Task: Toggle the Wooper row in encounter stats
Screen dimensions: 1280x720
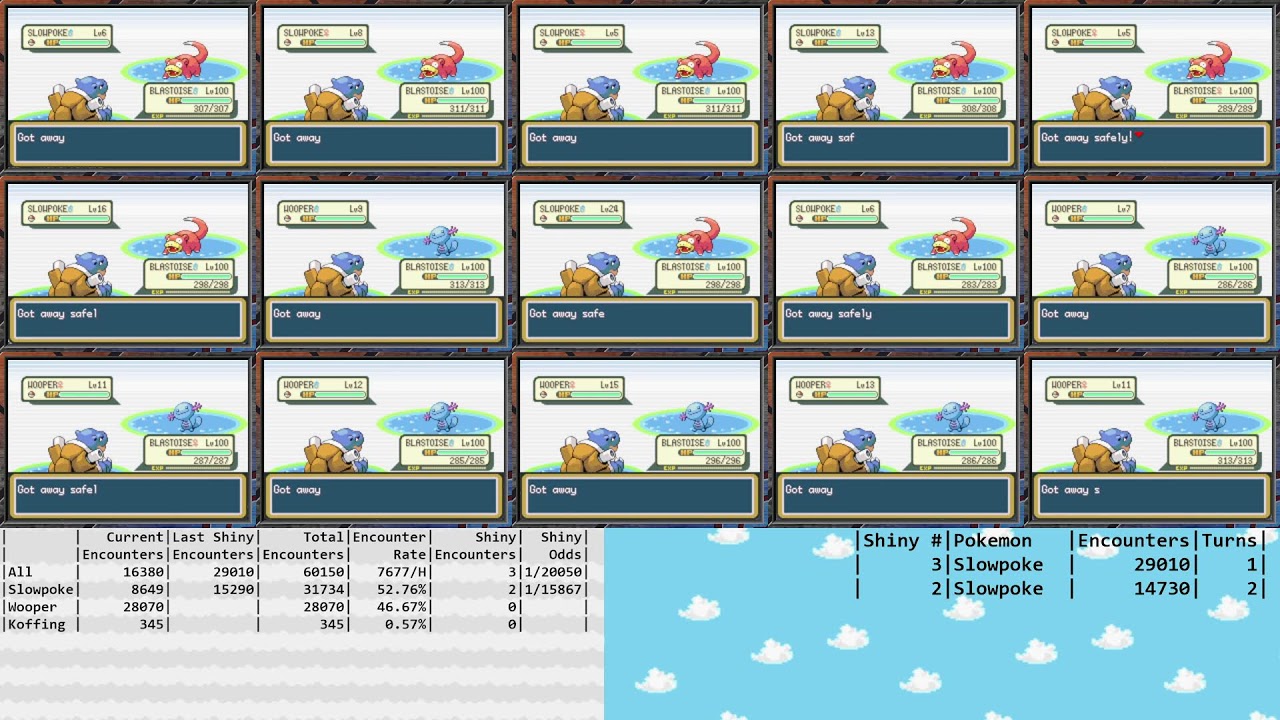Action: pos(33,606)
